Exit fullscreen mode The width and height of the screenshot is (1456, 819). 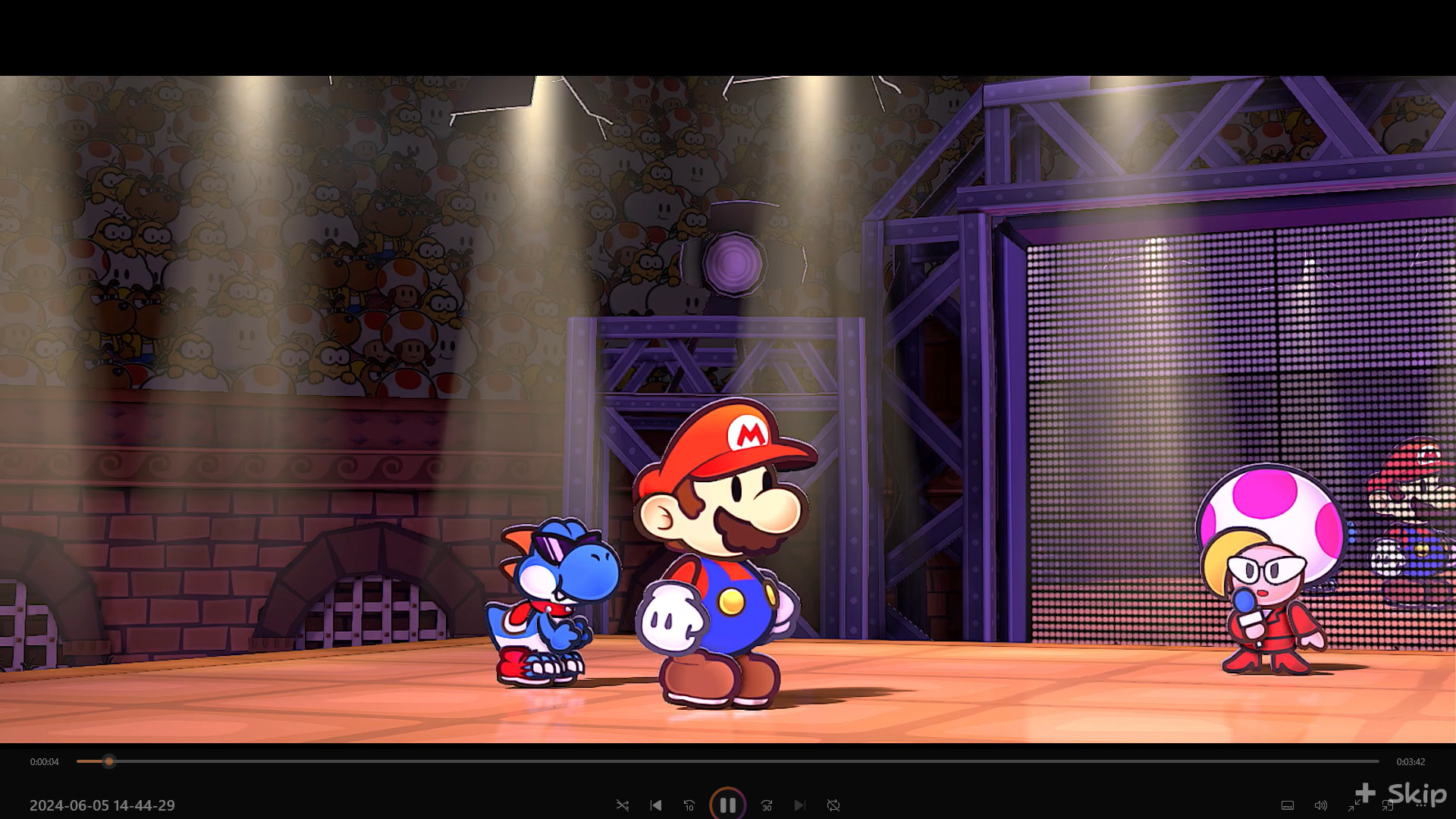pos(1354,806)
